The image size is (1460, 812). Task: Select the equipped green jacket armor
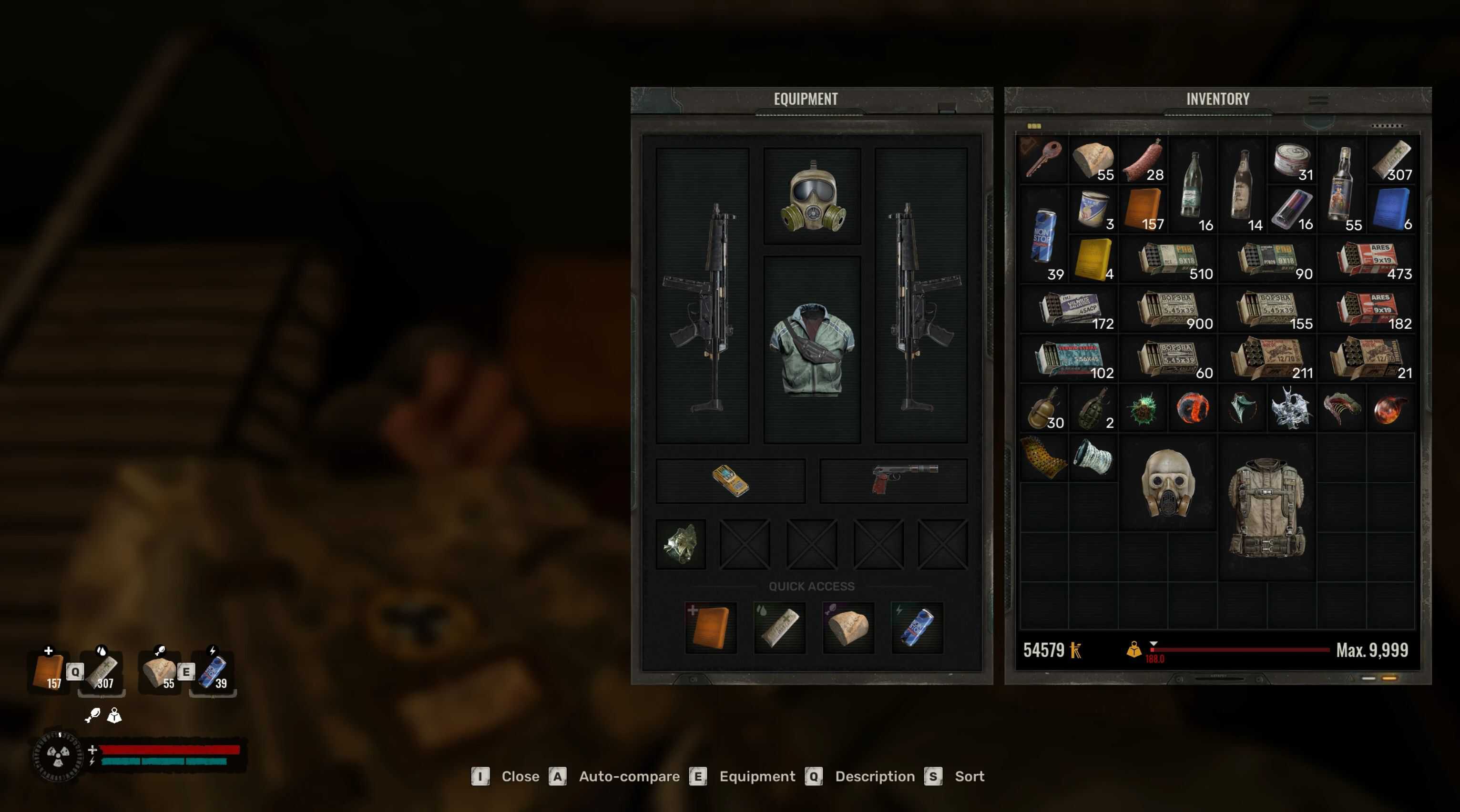pos(812,348)
